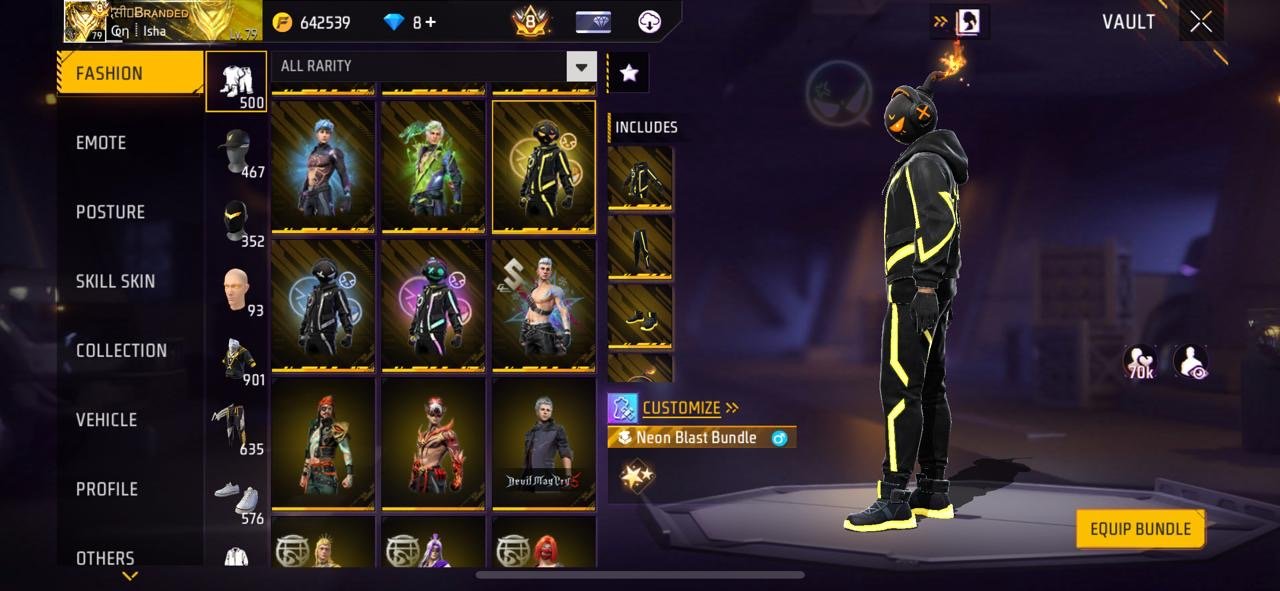This screenshot has height=591, width=1280.
Task: Open the Customize link
Action: point(681,407)
